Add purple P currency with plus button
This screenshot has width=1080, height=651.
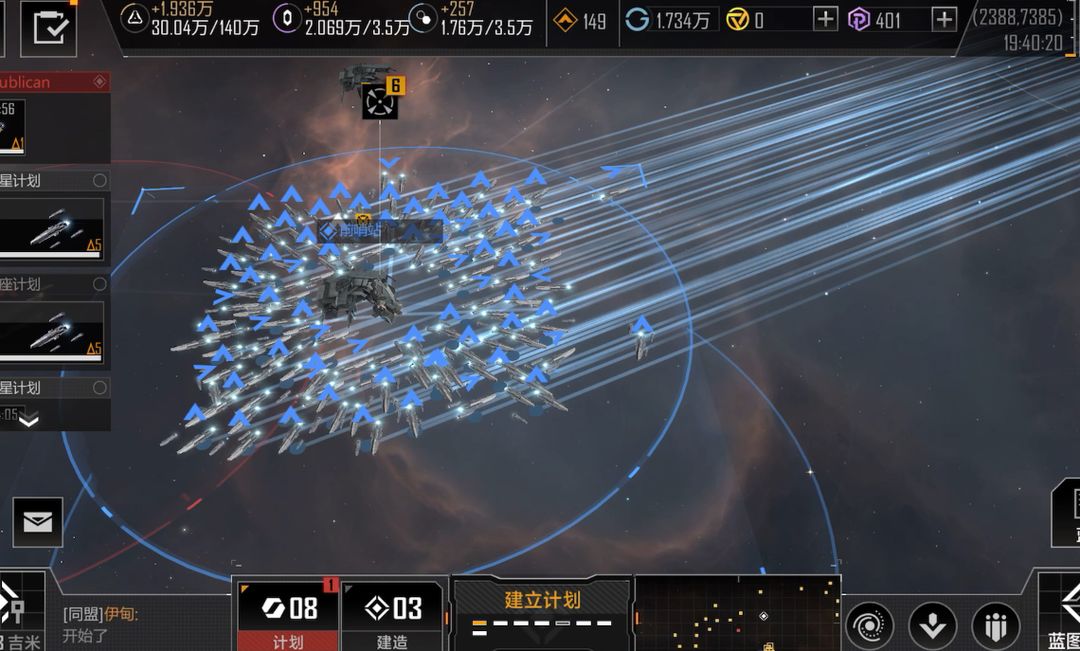(943, 19)
